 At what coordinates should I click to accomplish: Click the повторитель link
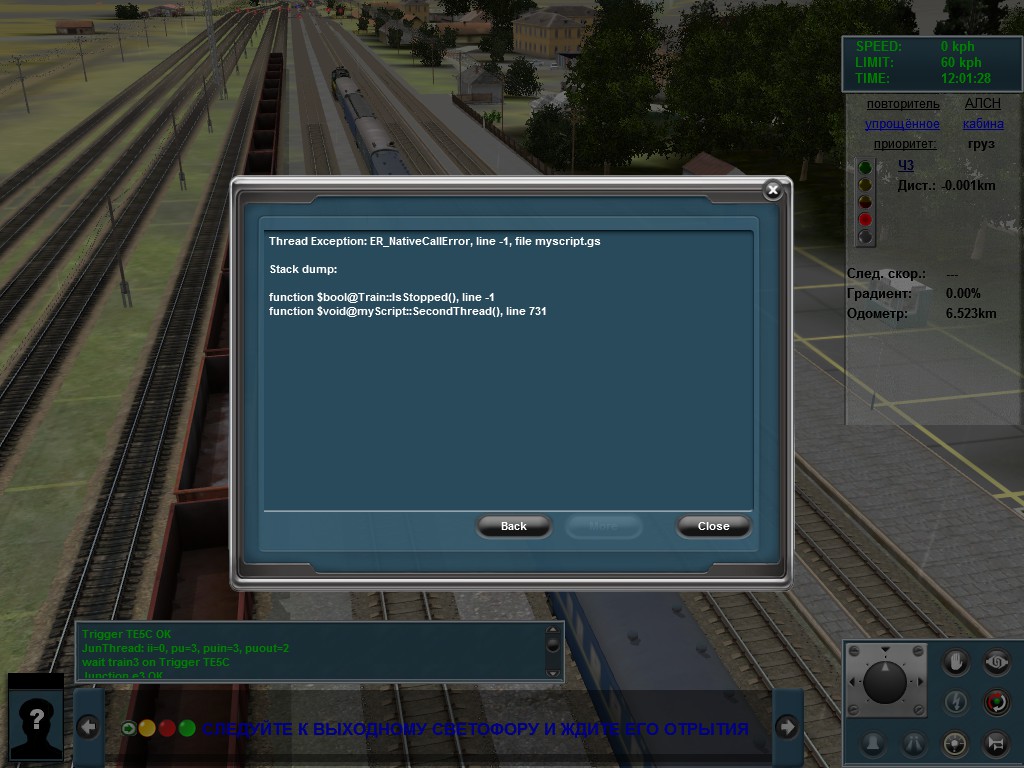click(903, 104)
